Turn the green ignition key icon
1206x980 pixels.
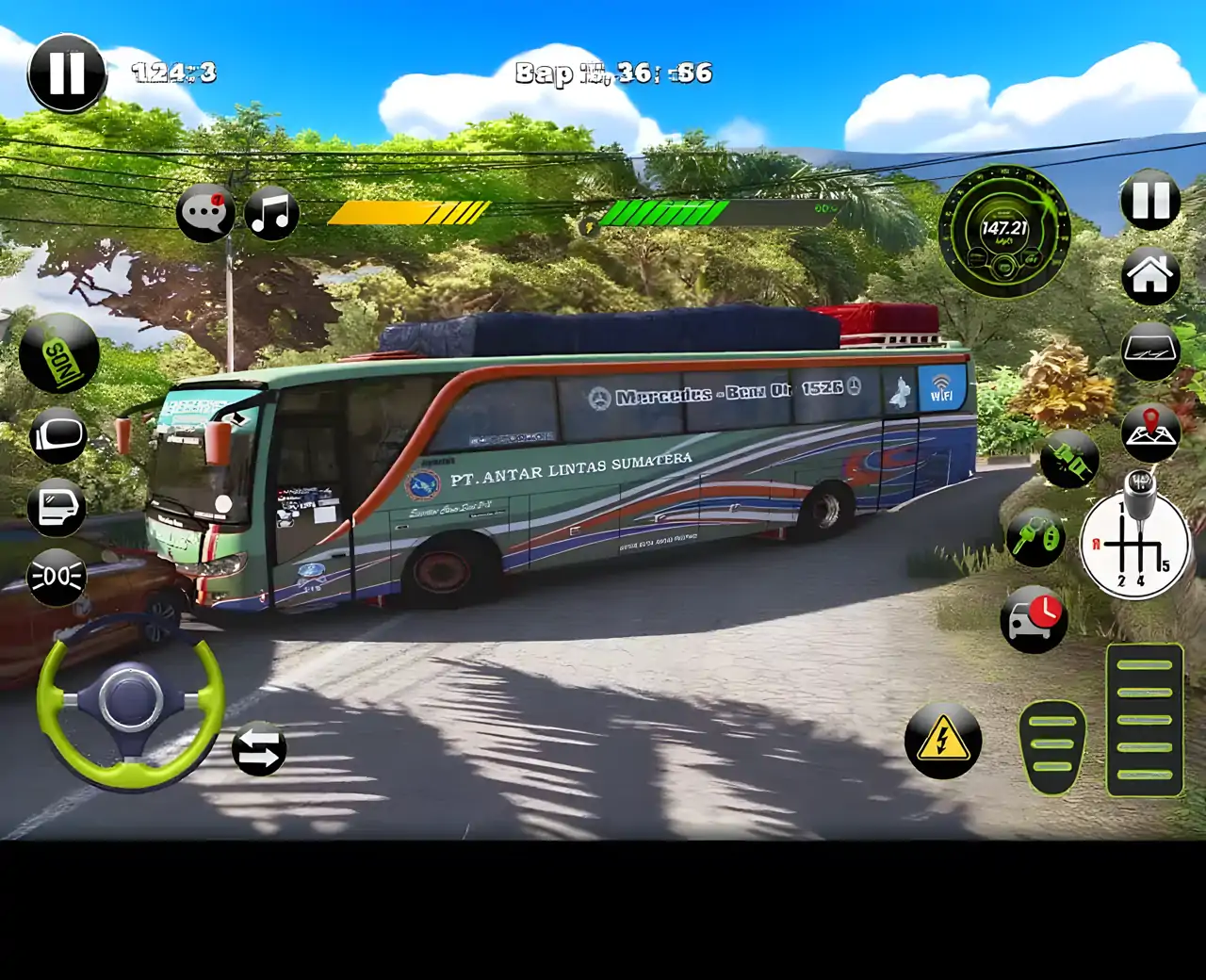coord(1035,538)
